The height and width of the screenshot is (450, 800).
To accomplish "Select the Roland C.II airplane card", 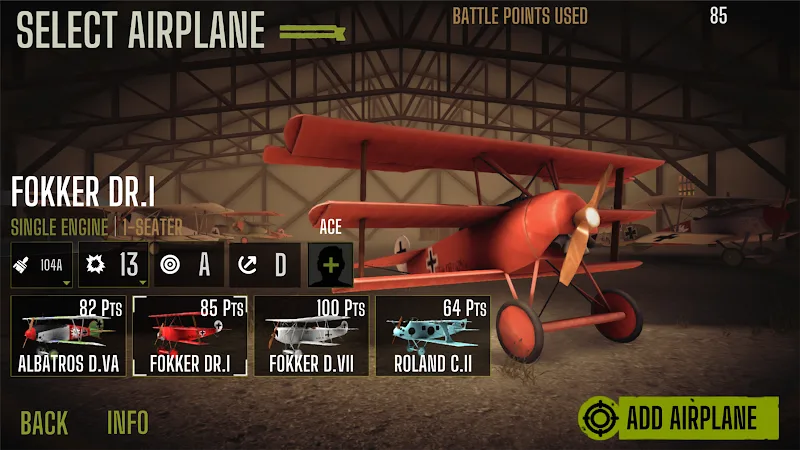I will 432,336.
